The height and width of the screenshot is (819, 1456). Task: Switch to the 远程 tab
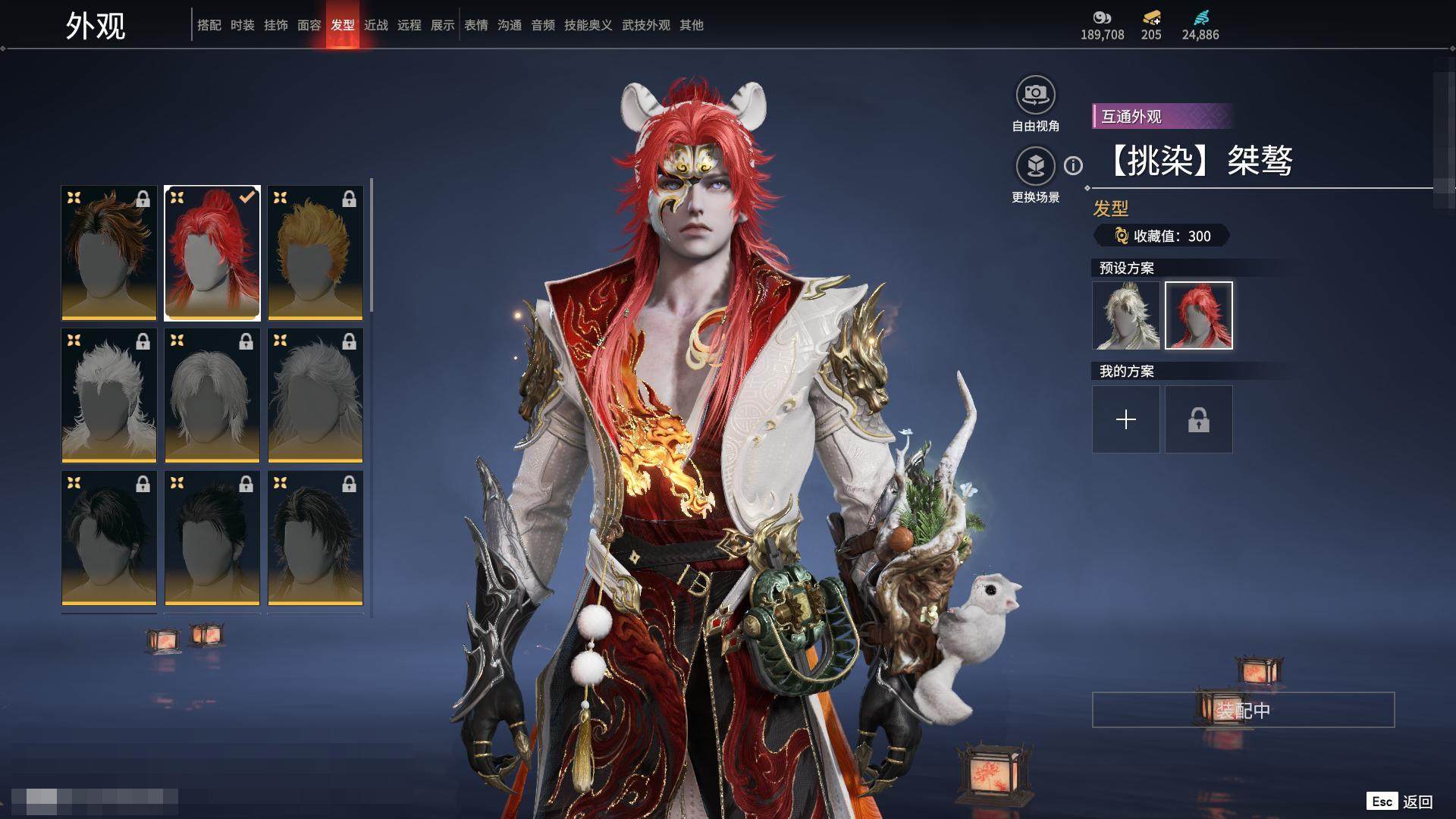pos(409,25)
